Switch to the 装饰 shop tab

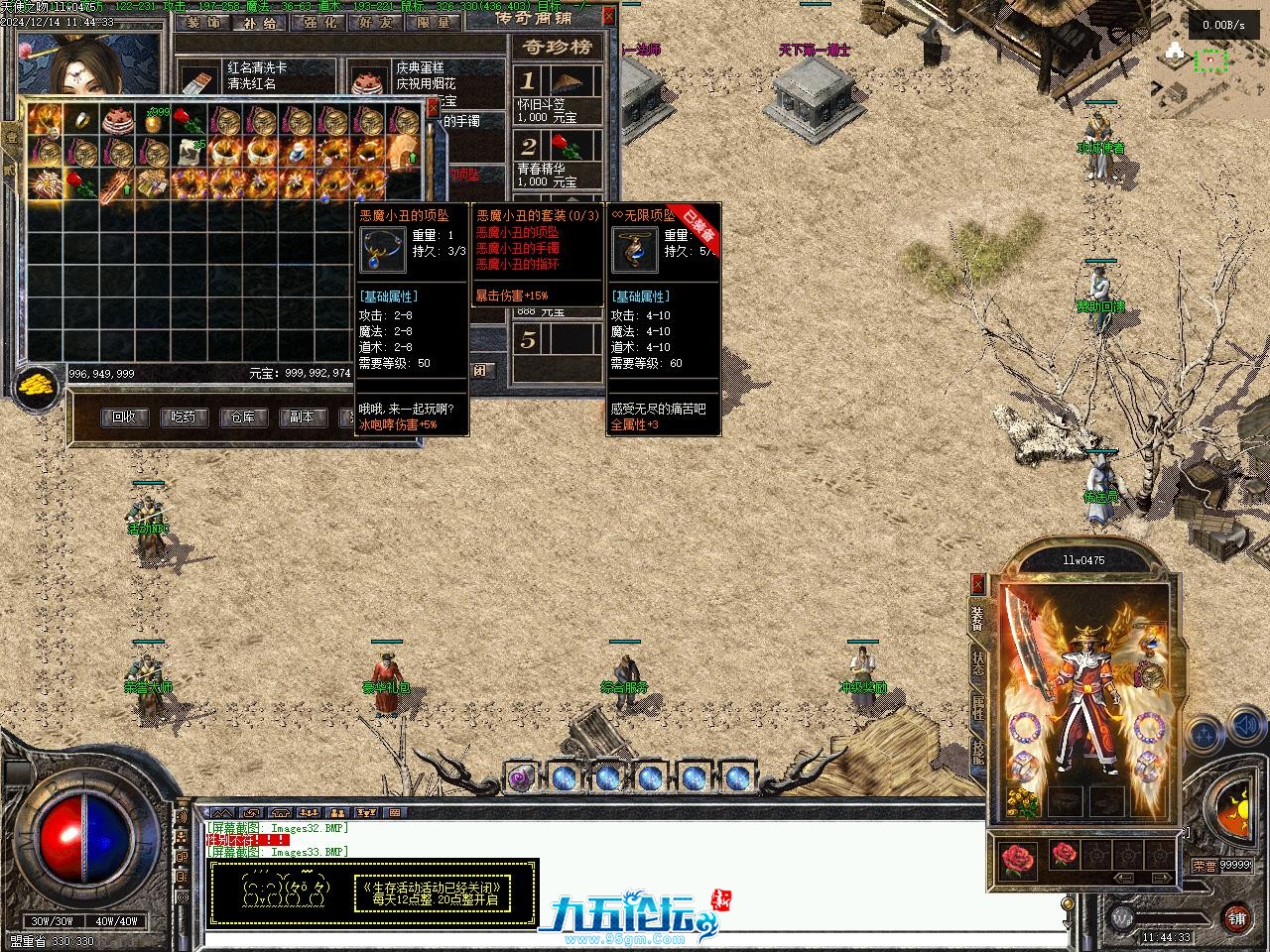click(x=202, y=22)
